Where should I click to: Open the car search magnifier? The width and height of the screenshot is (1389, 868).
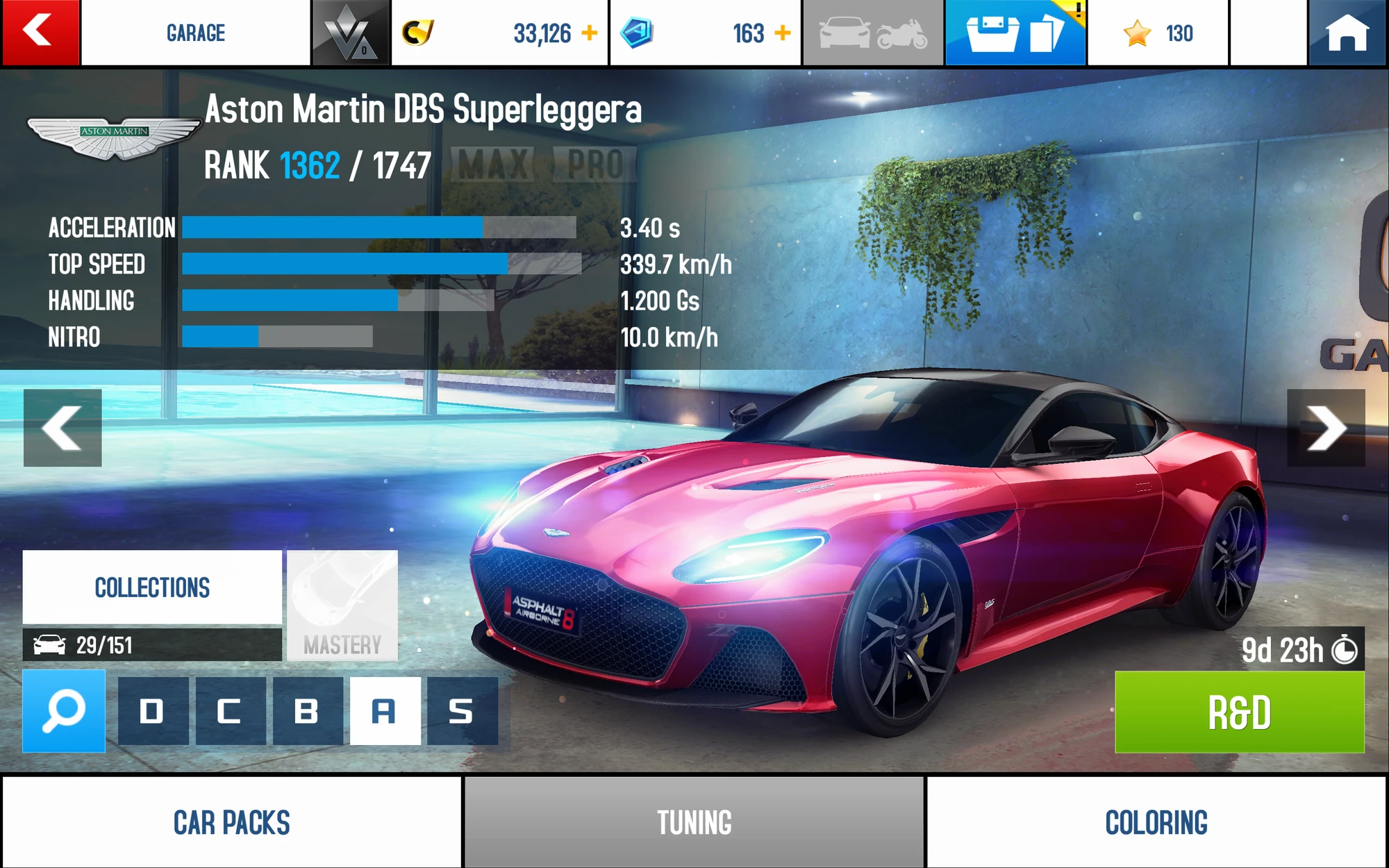[63, 712]
